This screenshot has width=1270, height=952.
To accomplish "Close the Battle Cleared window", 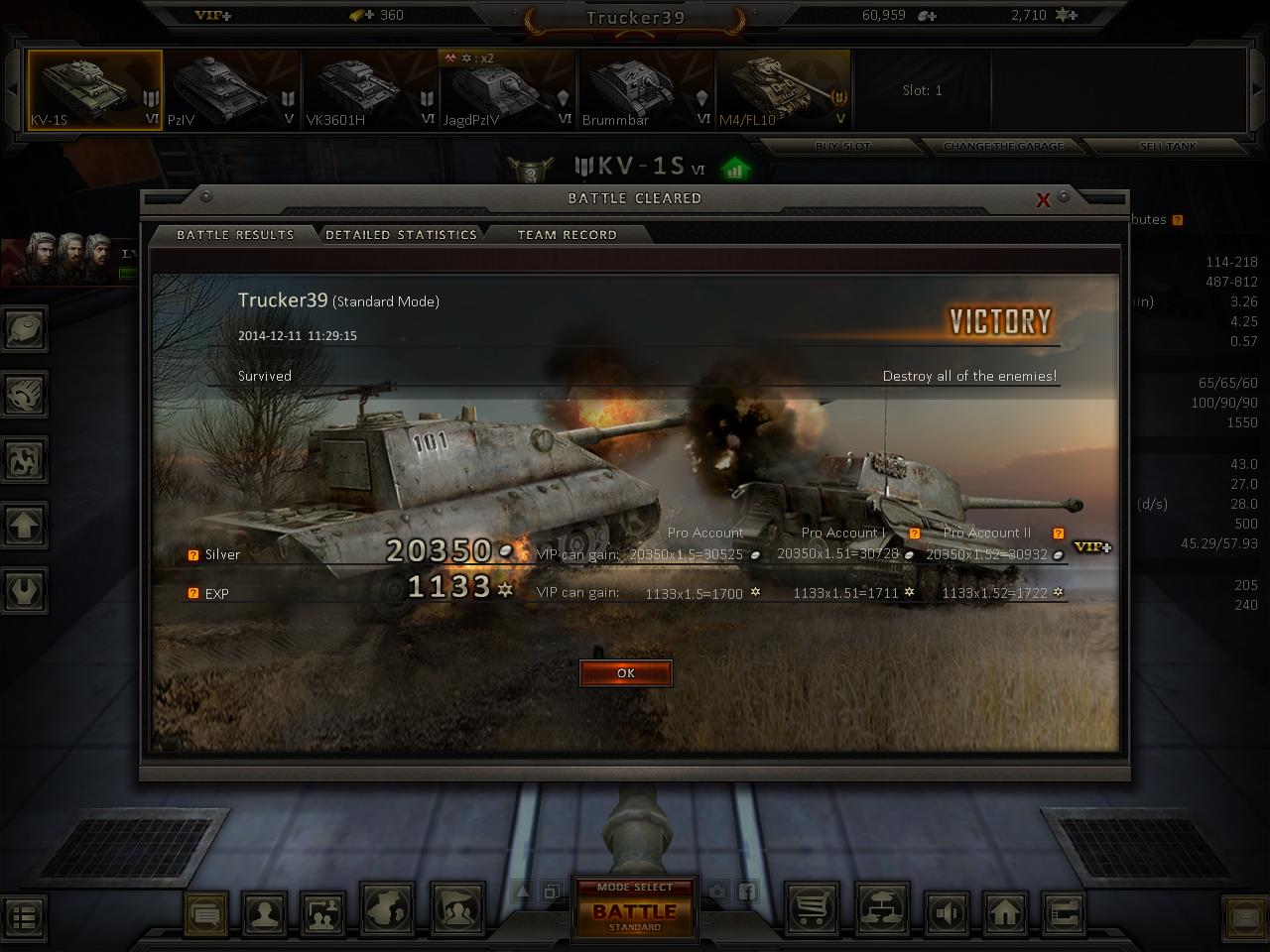I will 1043,200.
